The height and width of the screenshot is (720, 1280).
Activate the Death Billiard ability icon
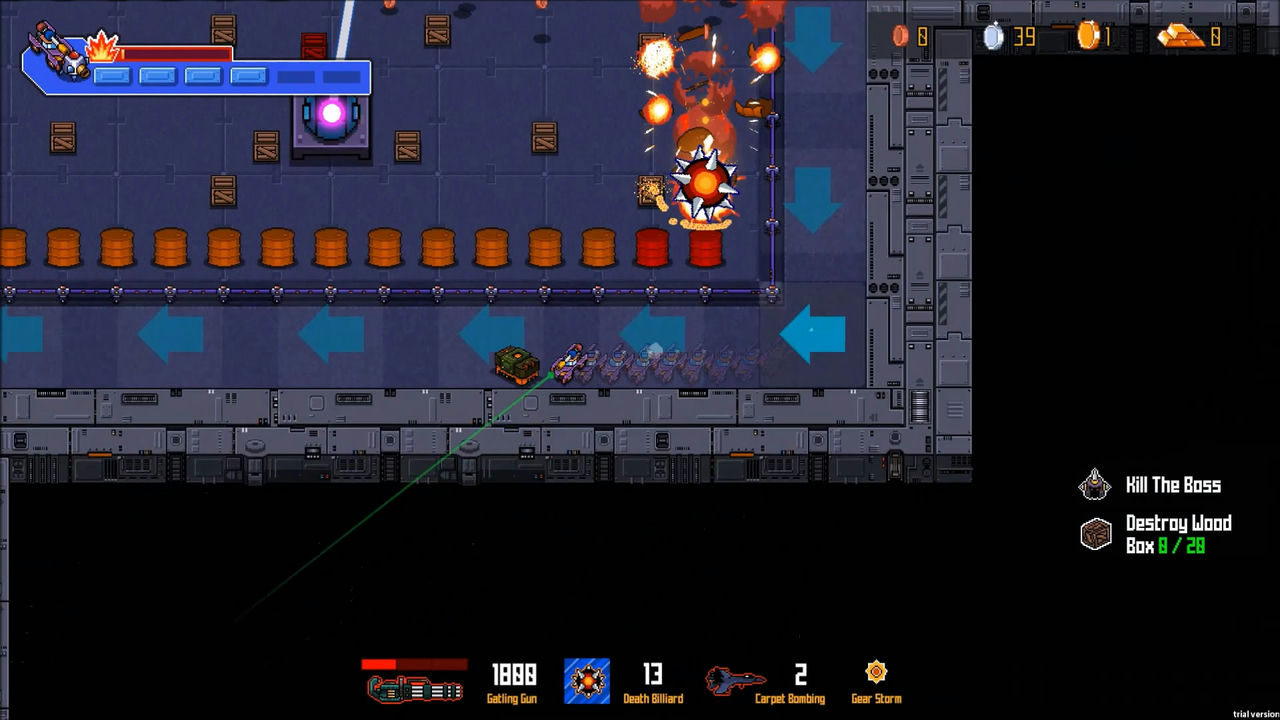[587, 681]
